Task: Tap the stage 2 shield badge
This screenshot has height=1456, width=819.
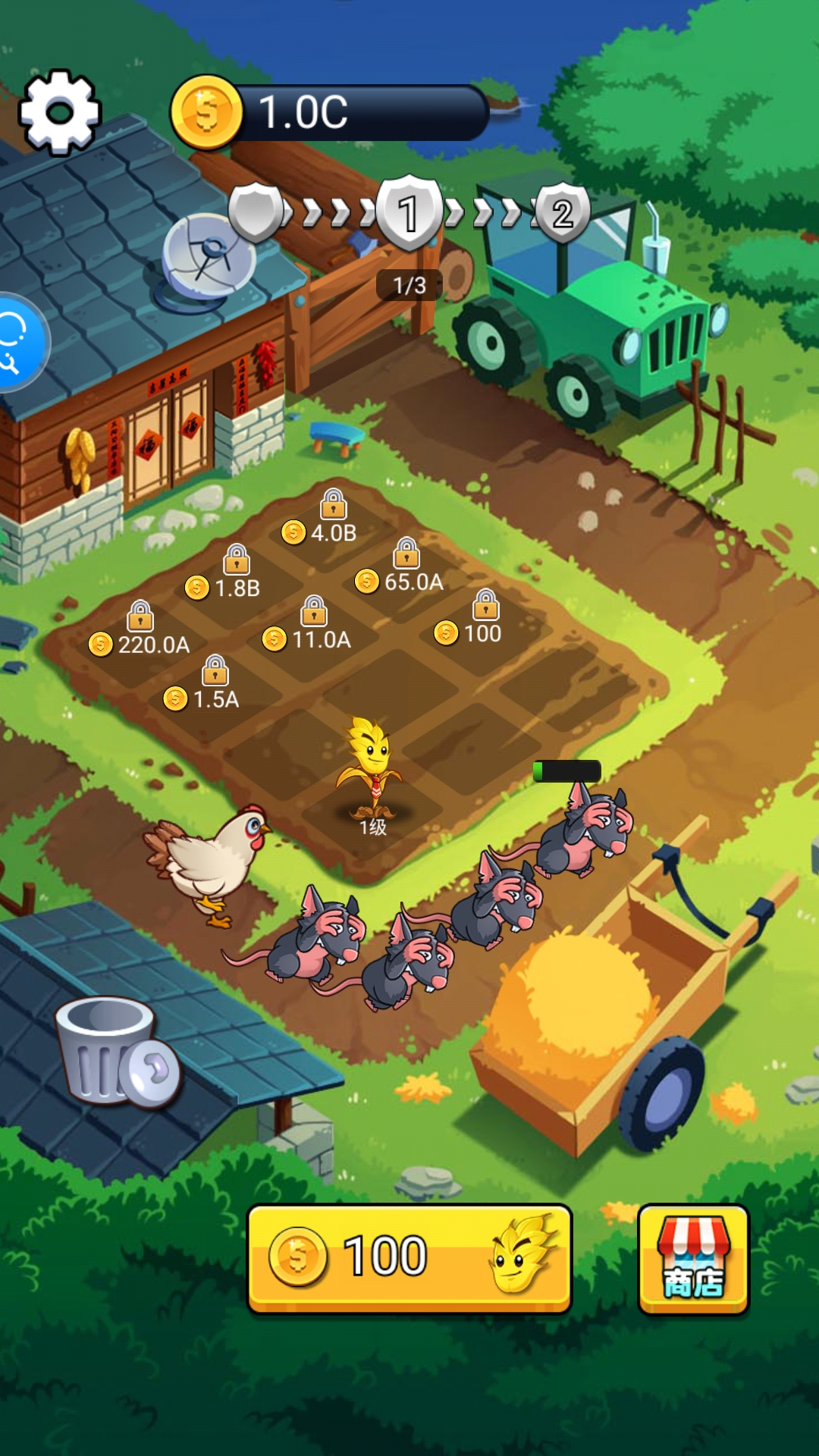Action: coord(563,212)
